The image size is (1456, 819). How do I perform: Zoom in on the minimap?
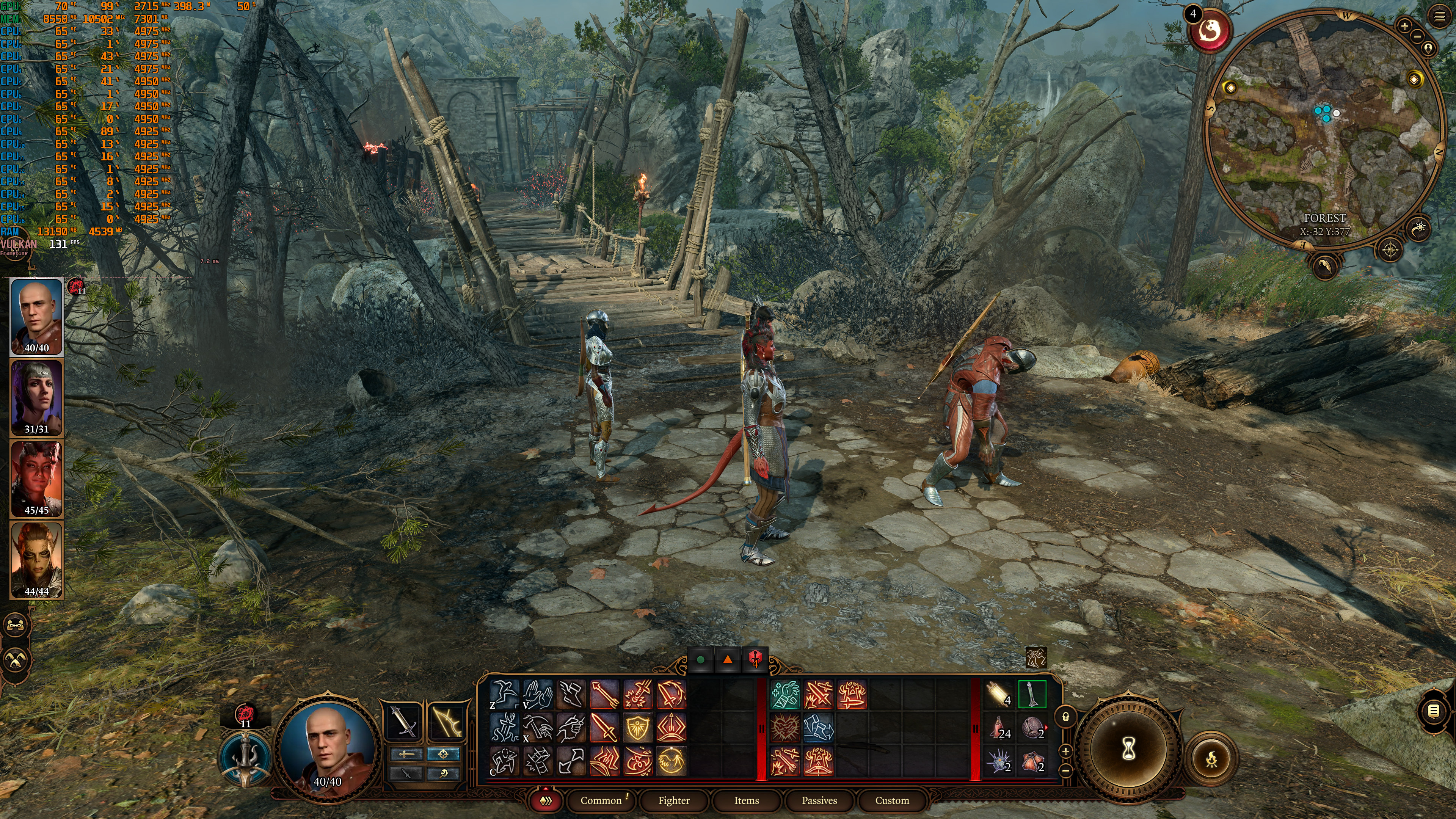coord(1404,25)
